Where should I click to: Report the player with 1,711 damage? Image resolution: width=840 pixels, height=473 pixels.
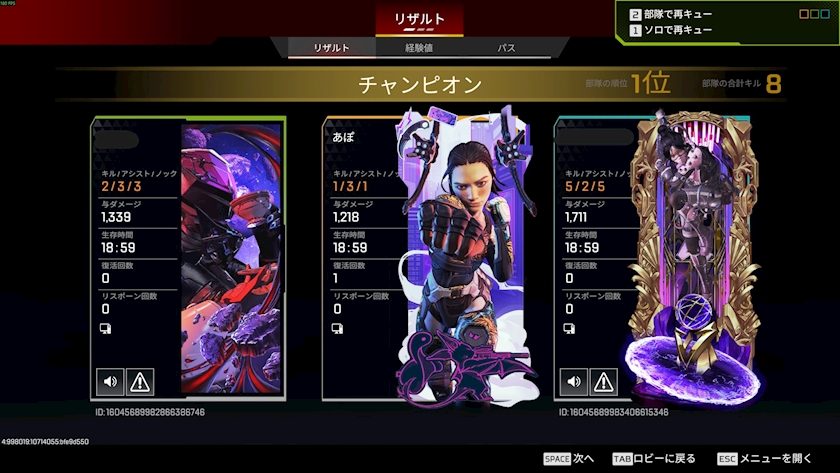pos(603,381)
